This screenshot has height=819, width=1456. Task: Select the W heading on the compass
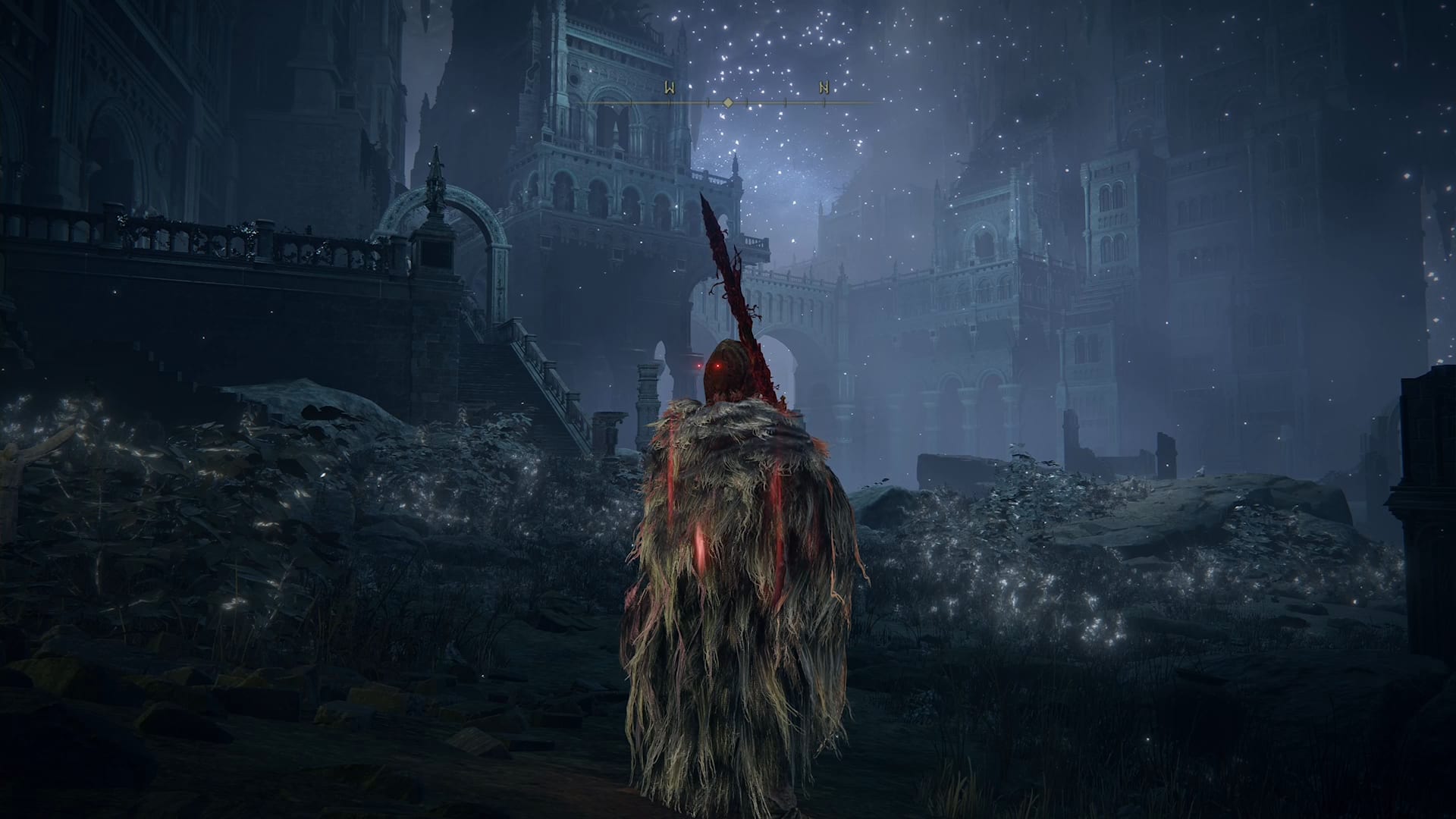pos(670,87)
